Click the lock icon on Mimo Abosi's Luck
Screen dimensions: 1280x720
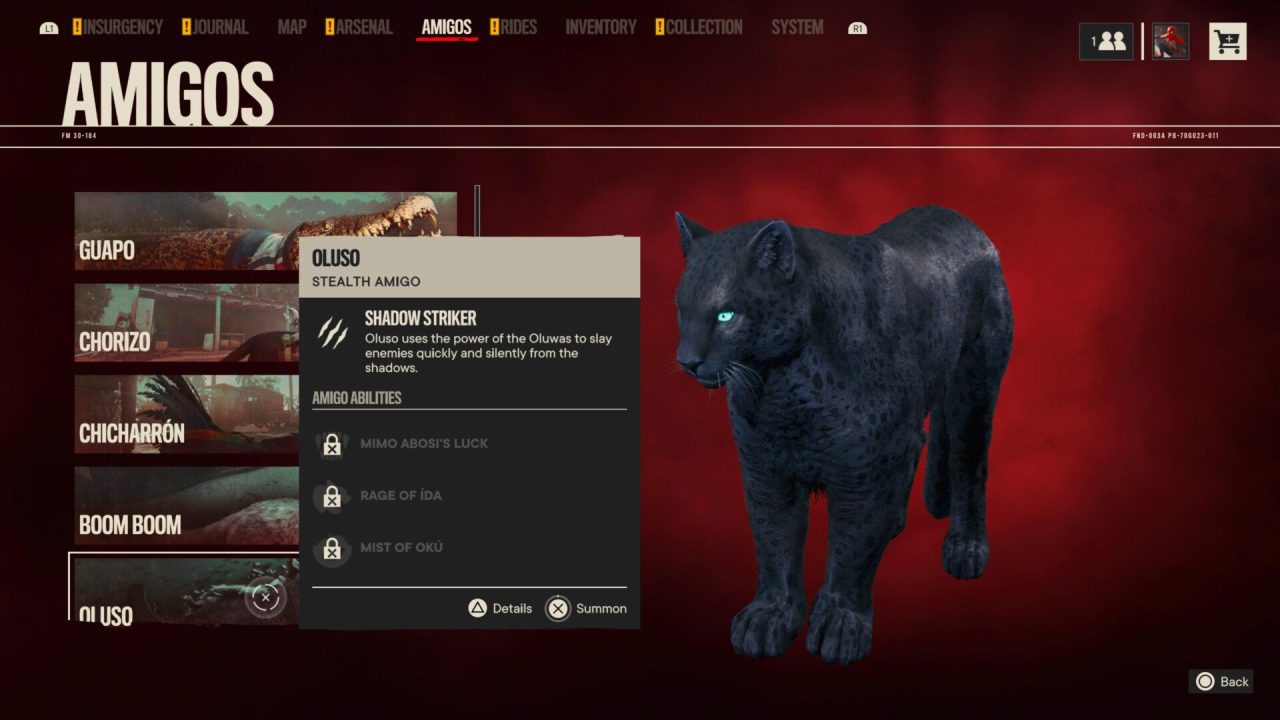coord(332,445)
